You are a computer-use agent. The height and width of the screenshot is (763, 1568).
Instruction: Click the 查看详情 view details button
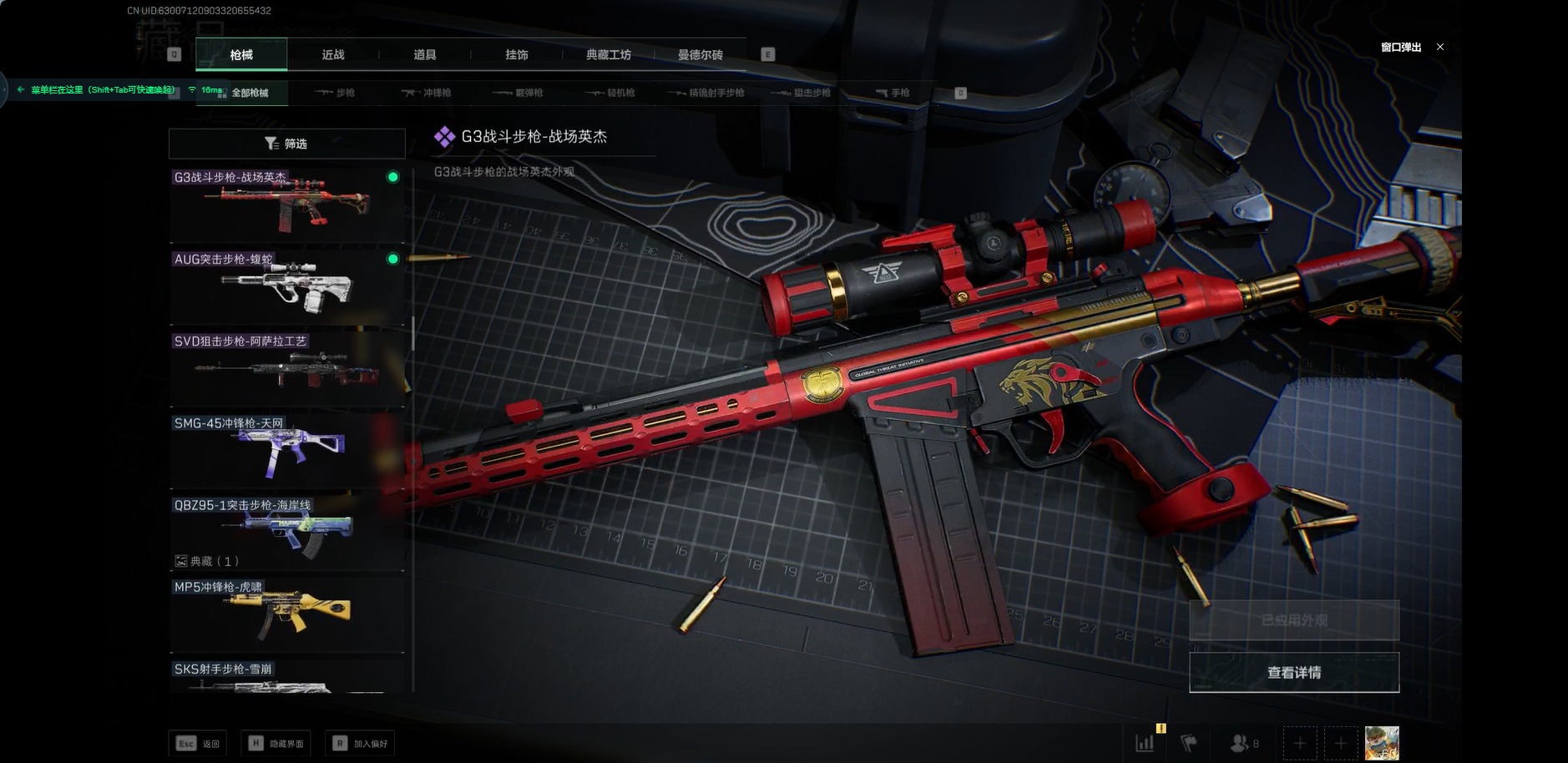tap(1293, 672)
